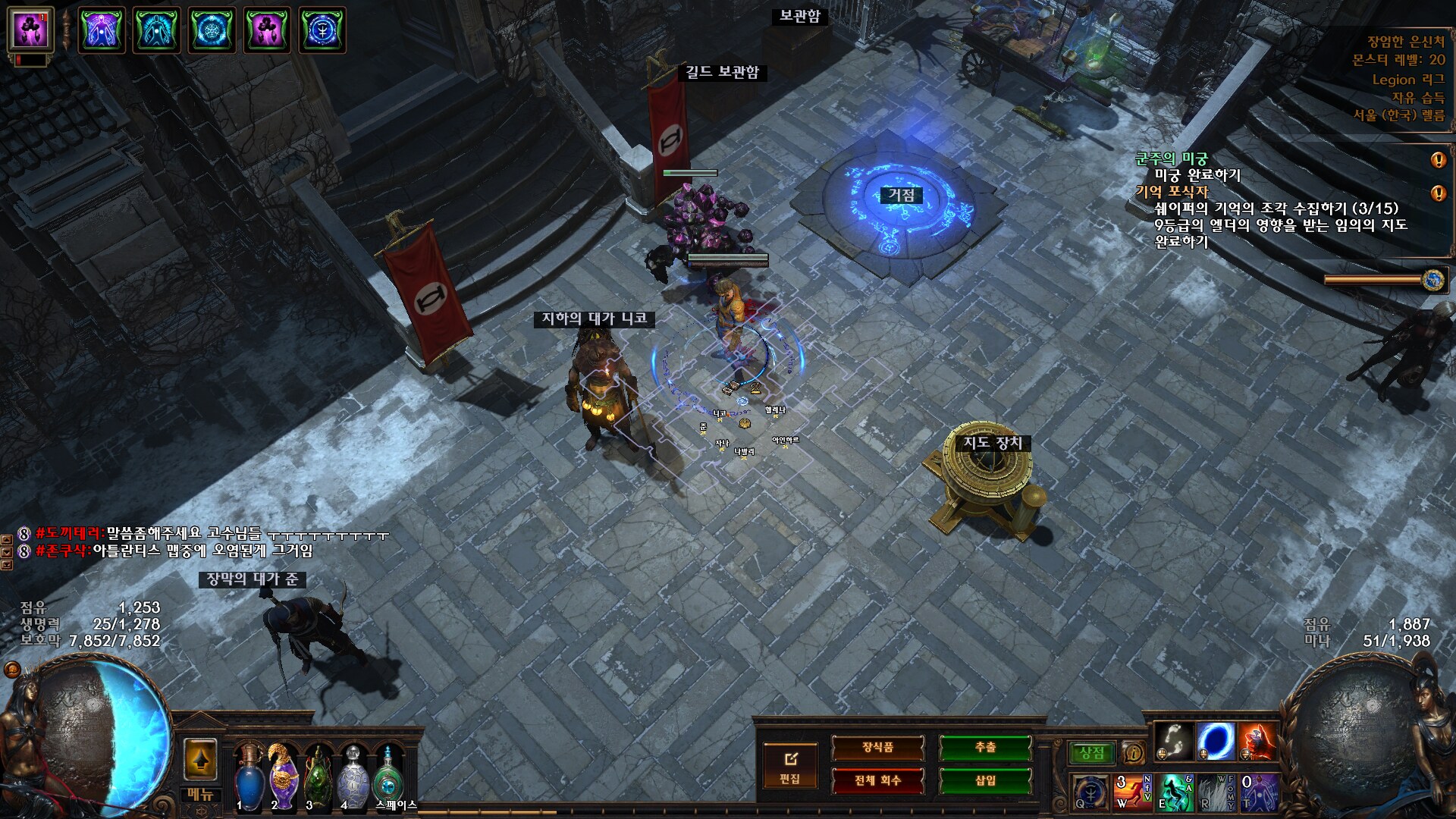Open the hideout 편집 (edit) button
Screen dimensions: 1456x819
789,765
